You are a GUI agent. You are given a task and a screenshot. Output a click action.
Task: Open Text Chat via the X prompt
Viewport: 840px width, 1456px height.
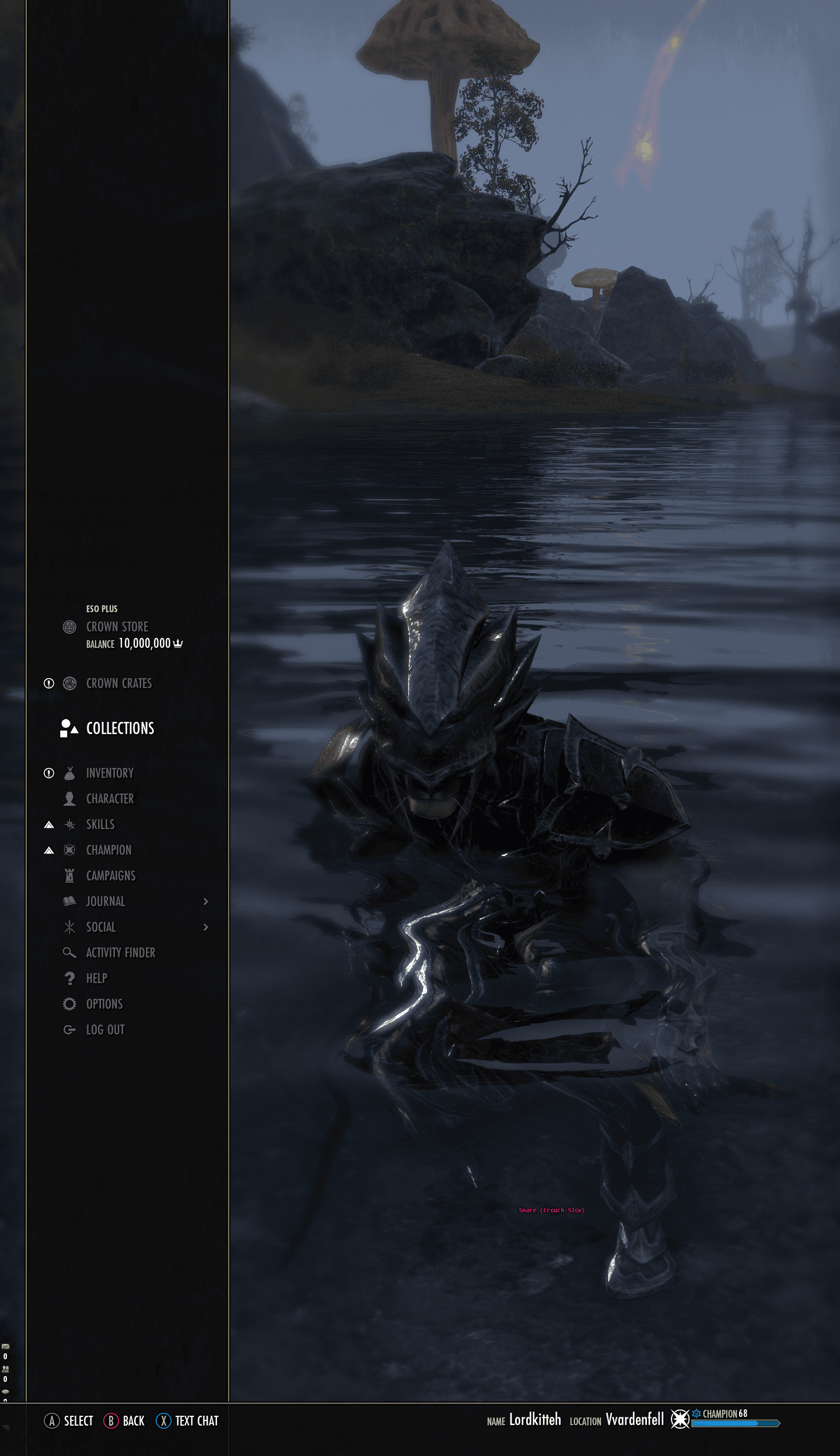(187, 1421)
